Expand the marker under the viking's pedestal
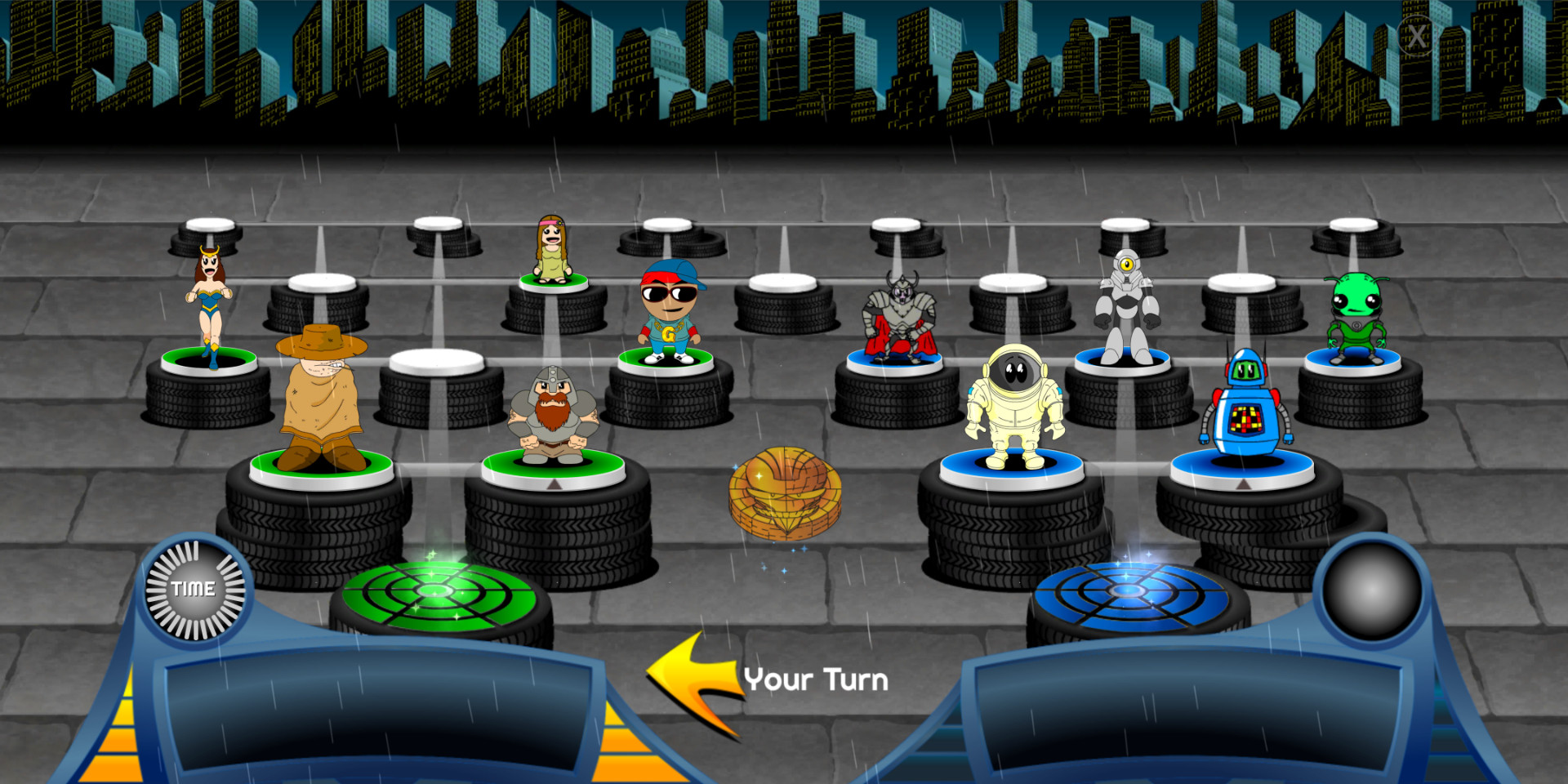 pos(555,483)
